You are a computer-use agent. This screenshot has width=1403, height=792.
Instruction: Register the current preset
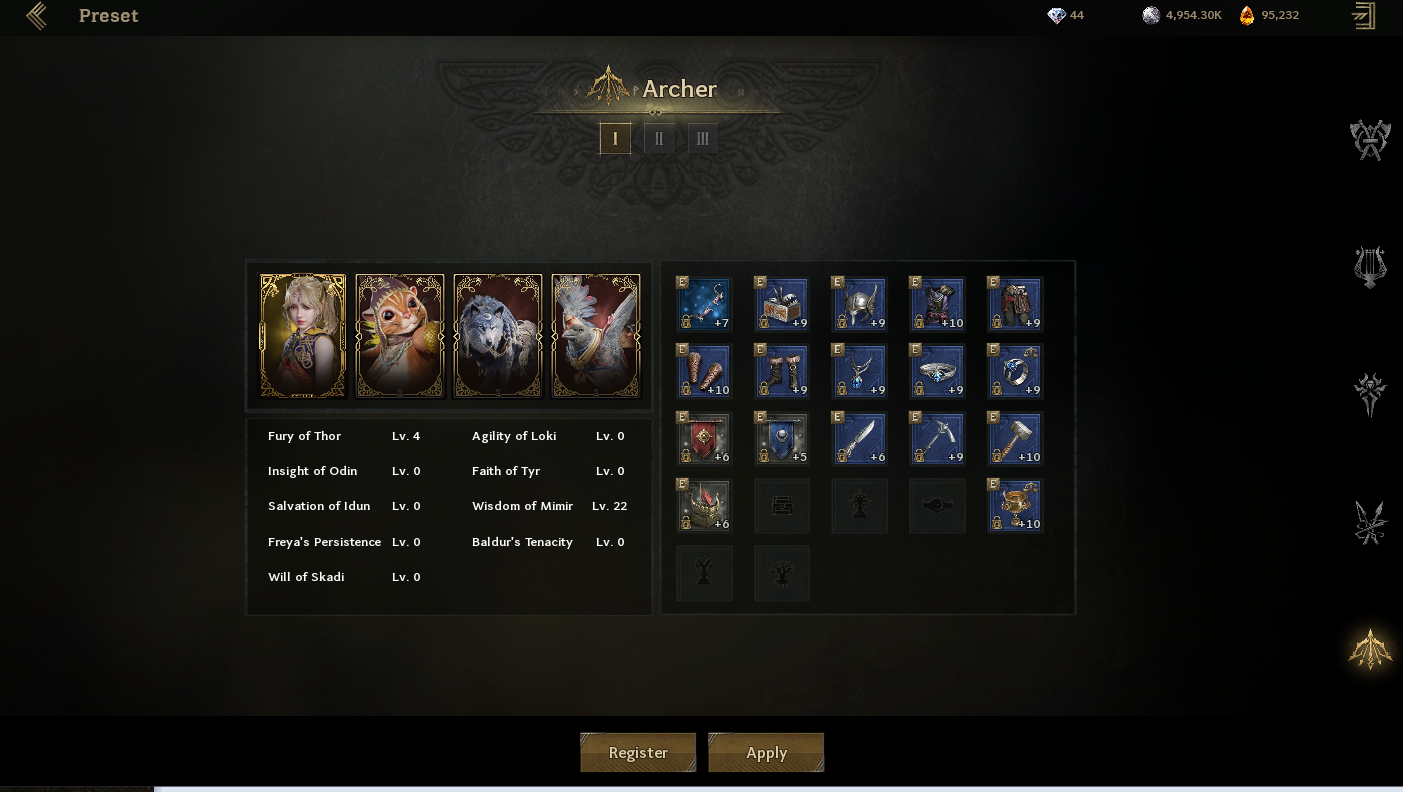(x=638, y=752)
